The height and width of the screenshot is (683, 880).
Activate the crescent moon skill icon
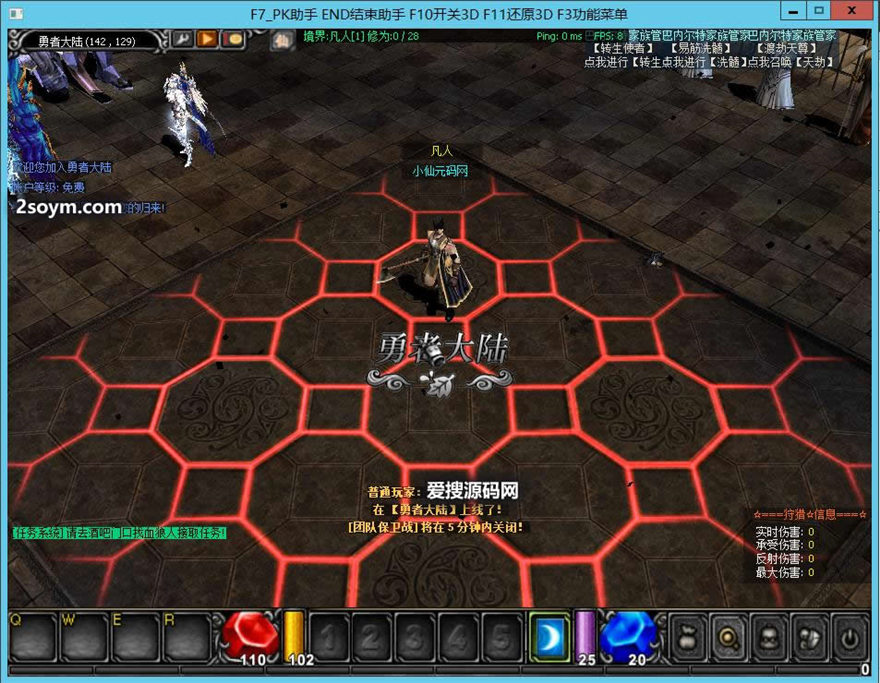click(x=549, y=635)
